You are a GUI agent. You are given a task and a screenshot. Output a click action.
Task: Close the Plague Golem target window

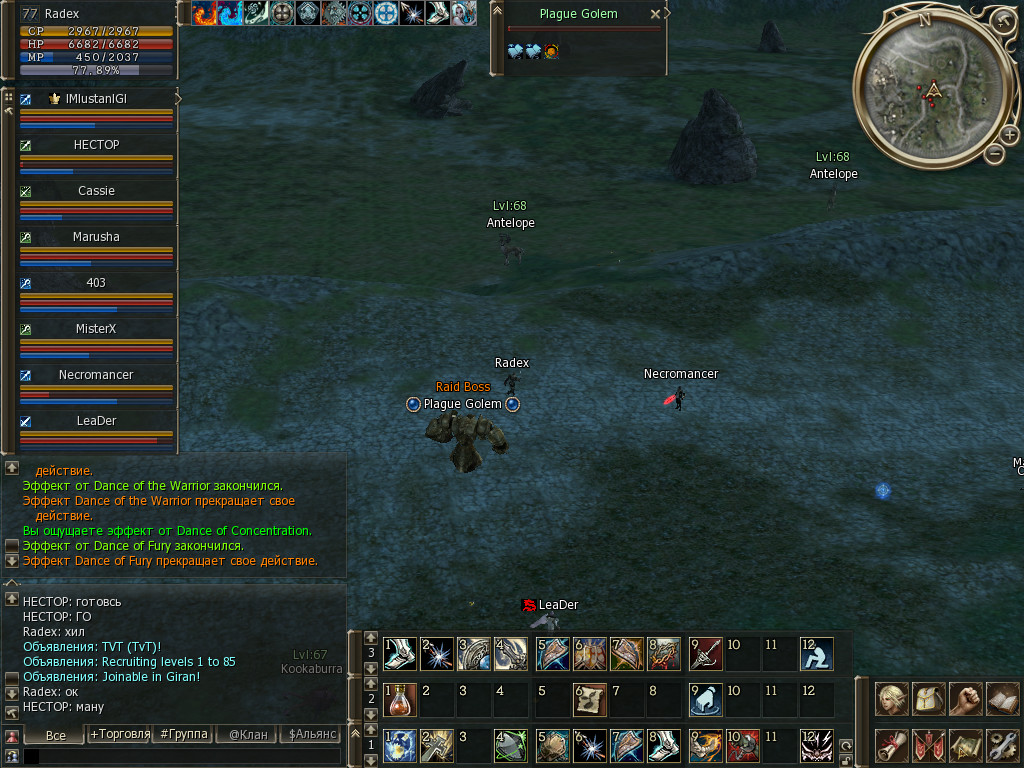(x=655, y=14)
